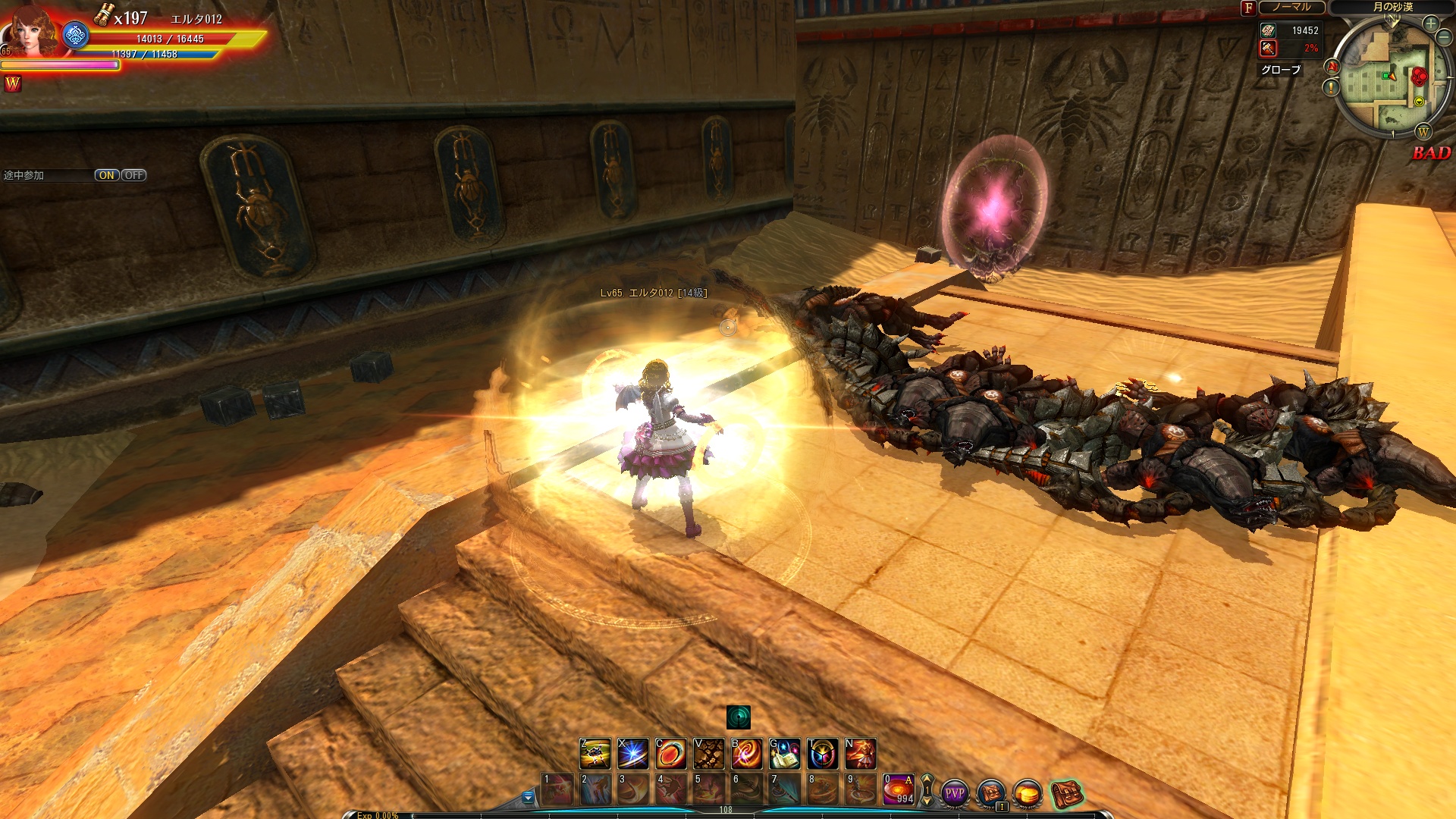Switch mid-join (途中参加) to ON
This screenshot has height=819, width=1456.
tap(106, 175)
